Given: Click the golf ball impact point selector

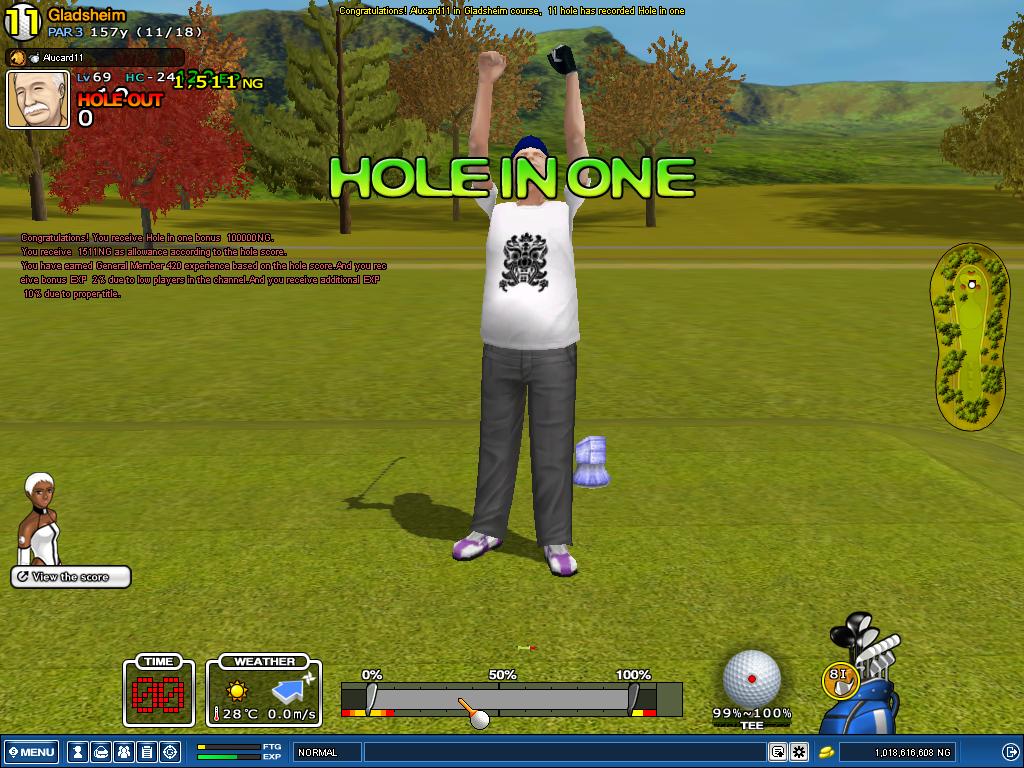Looking at the screenshot, I should pos(751,677).
